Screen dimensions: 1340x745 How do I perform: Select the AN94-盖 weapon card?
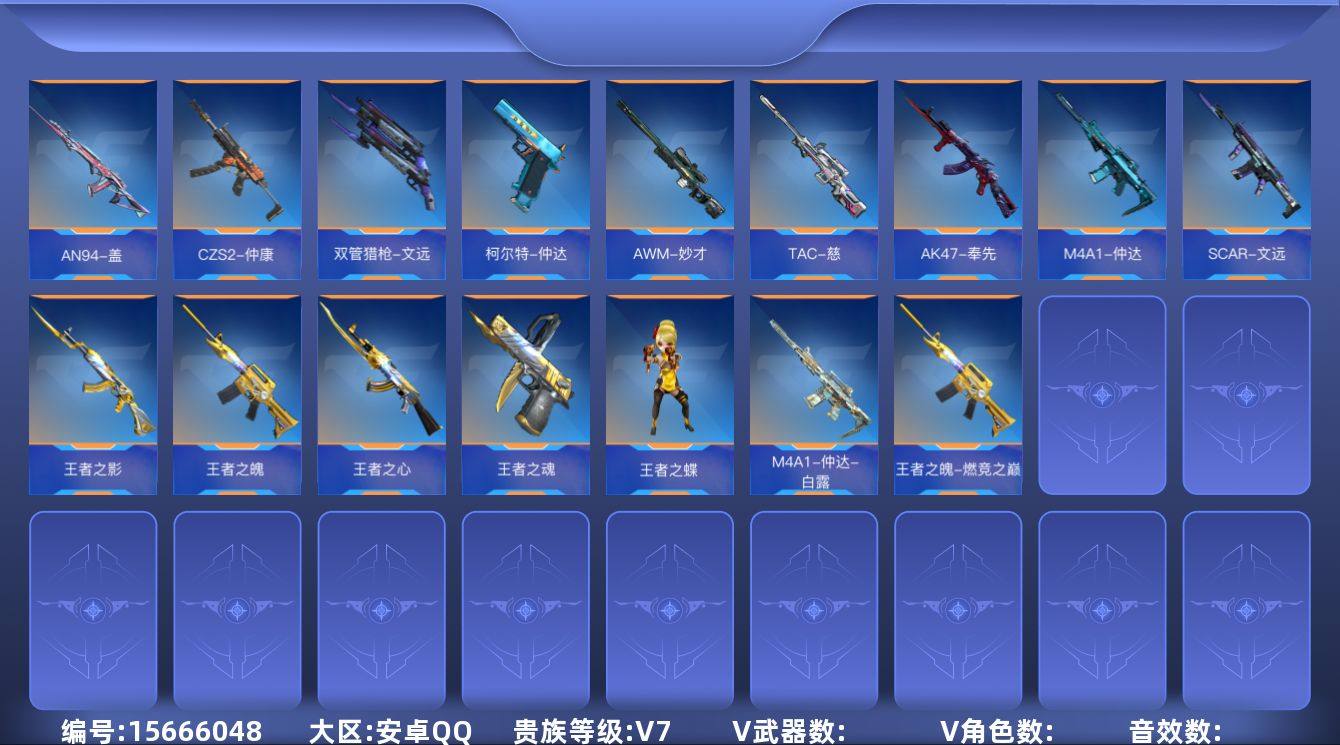93,170
